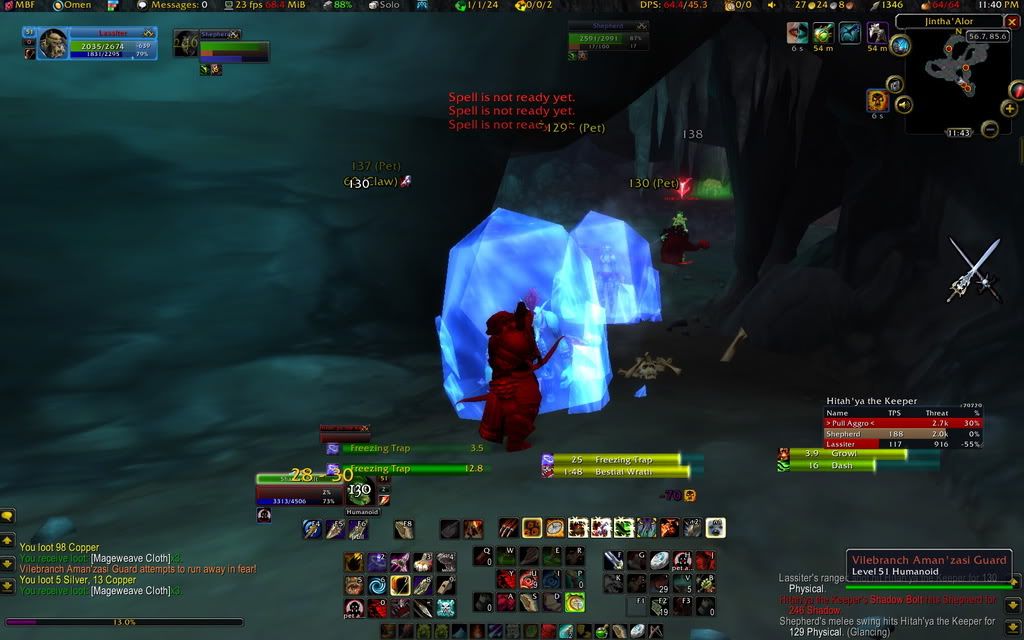Image resolution: width=1024 pixels, height=640 pixels.
Task: Activate the blue swirl ability on action bar
Action: 376,585
